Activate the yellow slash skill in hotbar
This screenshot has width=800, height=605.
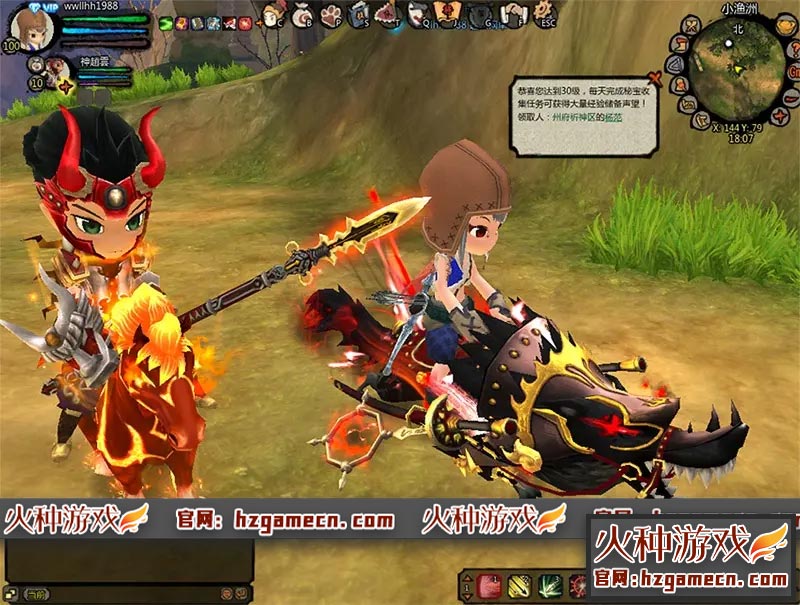[518, 586]
